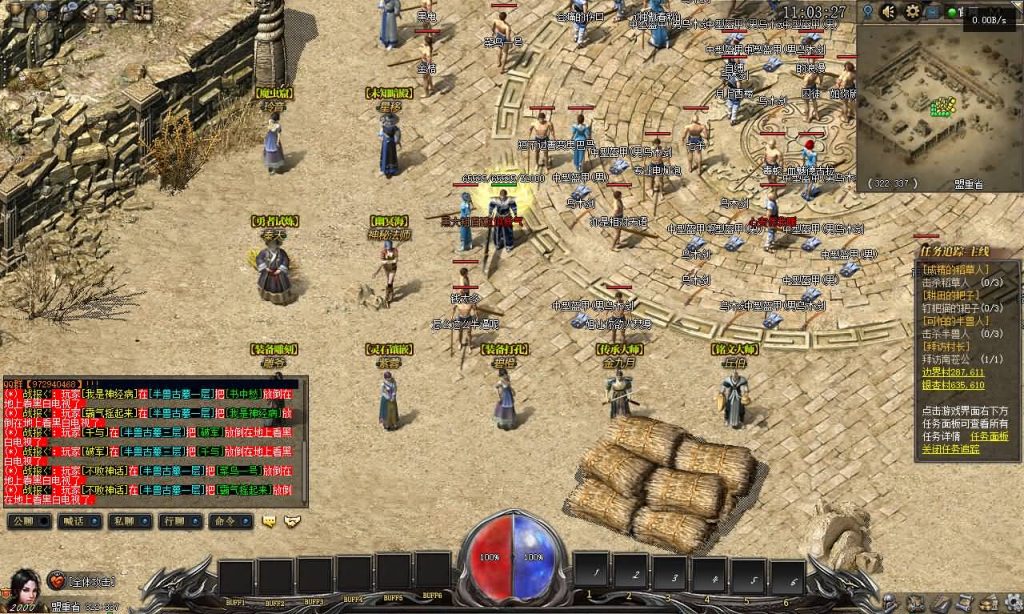
Task: Select hotbar slot number 1
Action: 592,573
